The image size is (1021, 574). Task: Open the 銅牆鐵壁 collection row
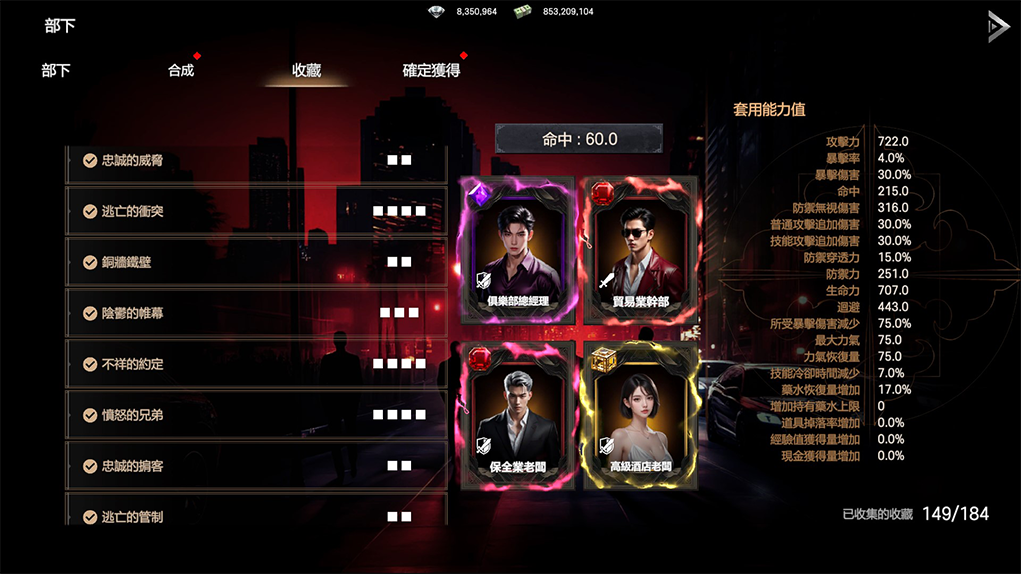click(x=256, y=262)
